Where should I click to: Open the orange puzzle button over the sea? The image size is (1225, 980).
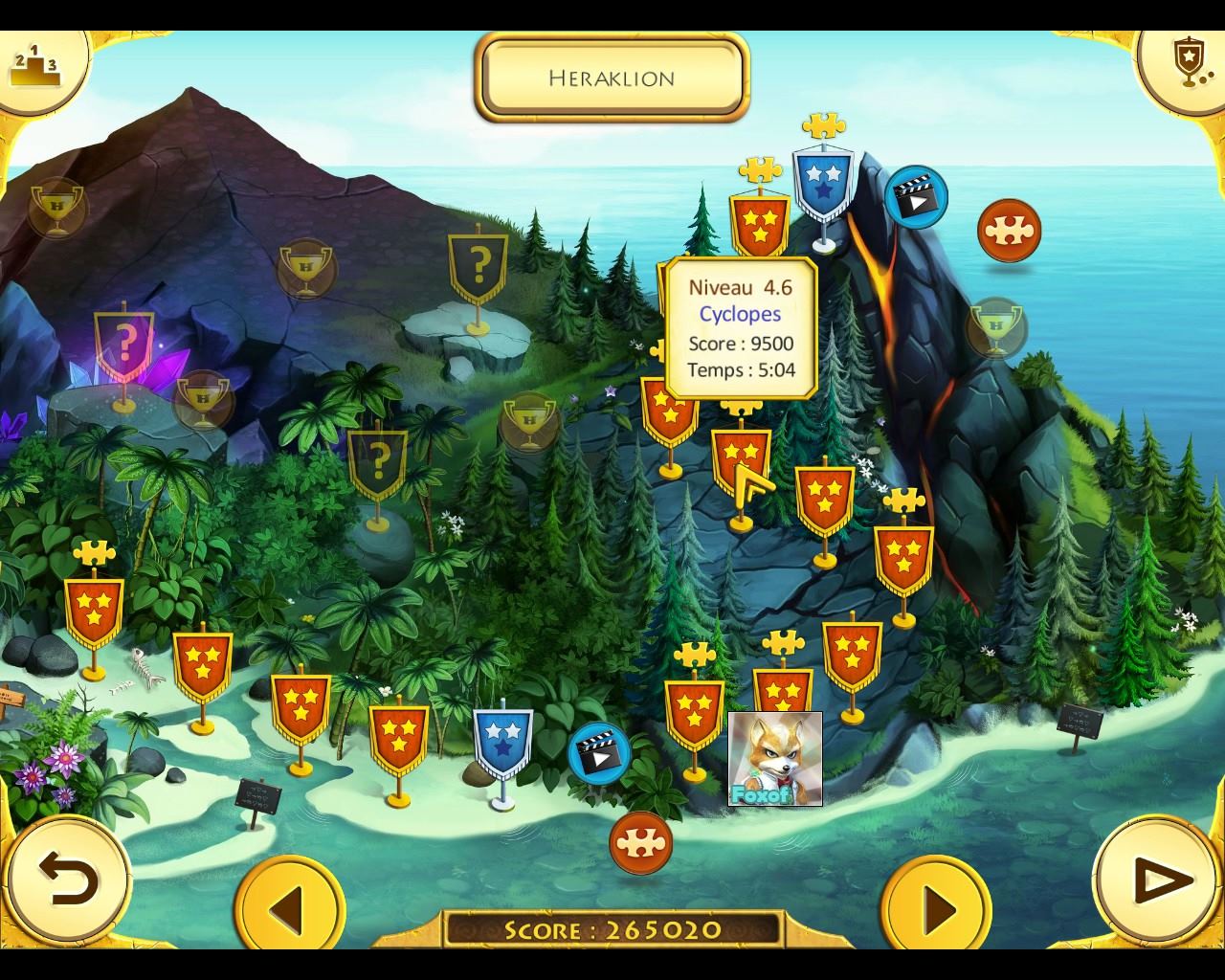[x=1009, y=231]
